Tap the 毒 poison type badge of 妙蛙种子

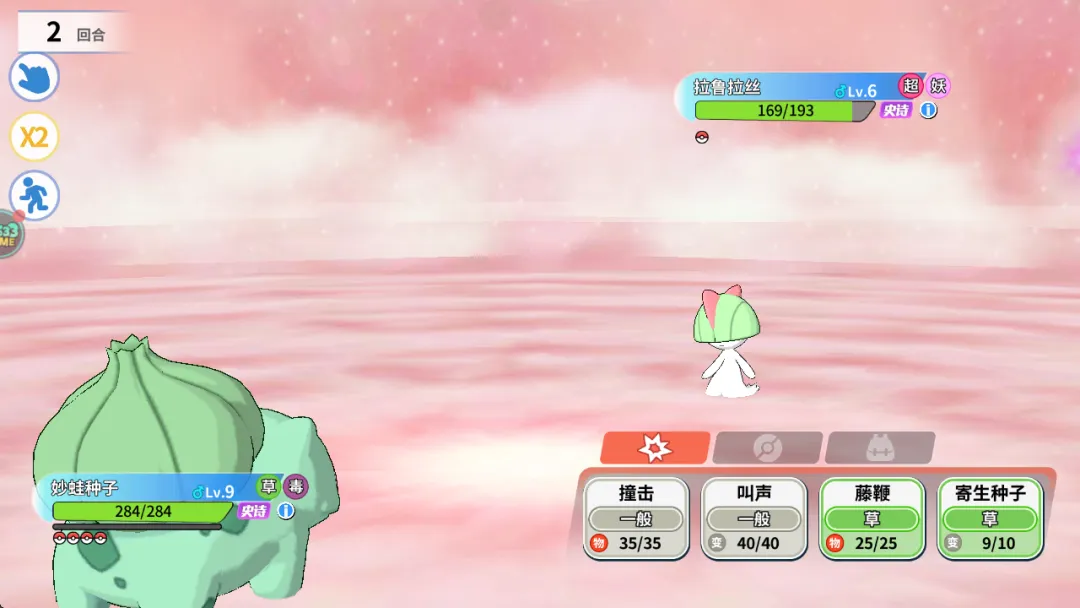click(x=296, y=487)
